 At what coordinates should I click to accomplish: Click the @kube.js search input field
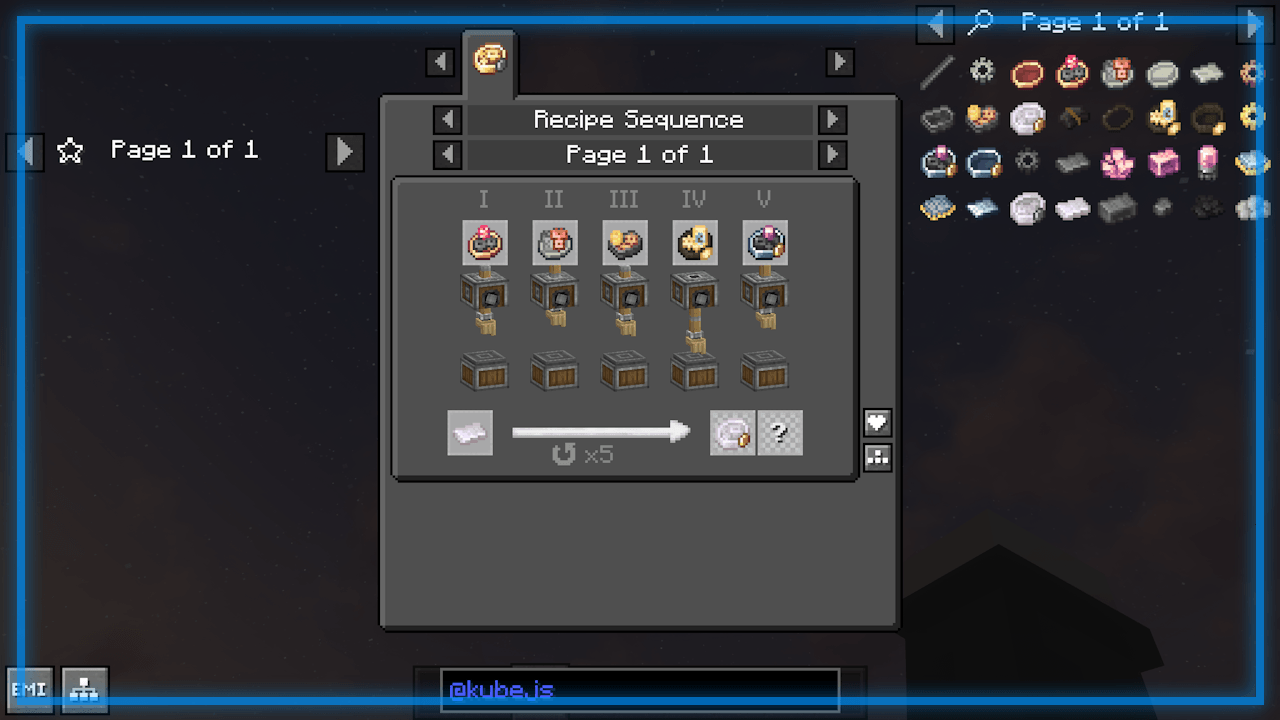[640, 690]
